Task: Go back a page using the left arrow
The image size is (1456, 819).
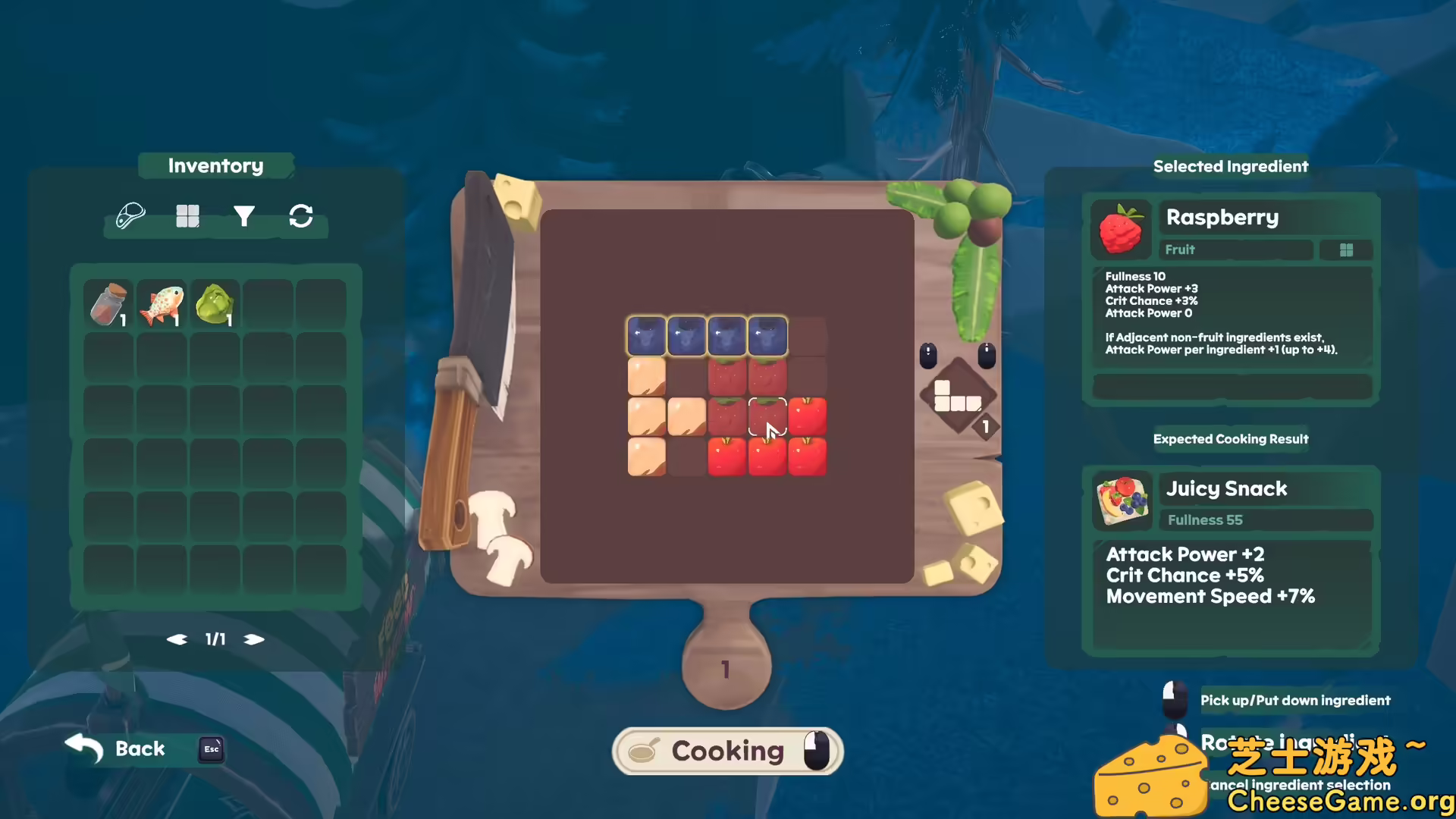Action: (x=177, y=639)
